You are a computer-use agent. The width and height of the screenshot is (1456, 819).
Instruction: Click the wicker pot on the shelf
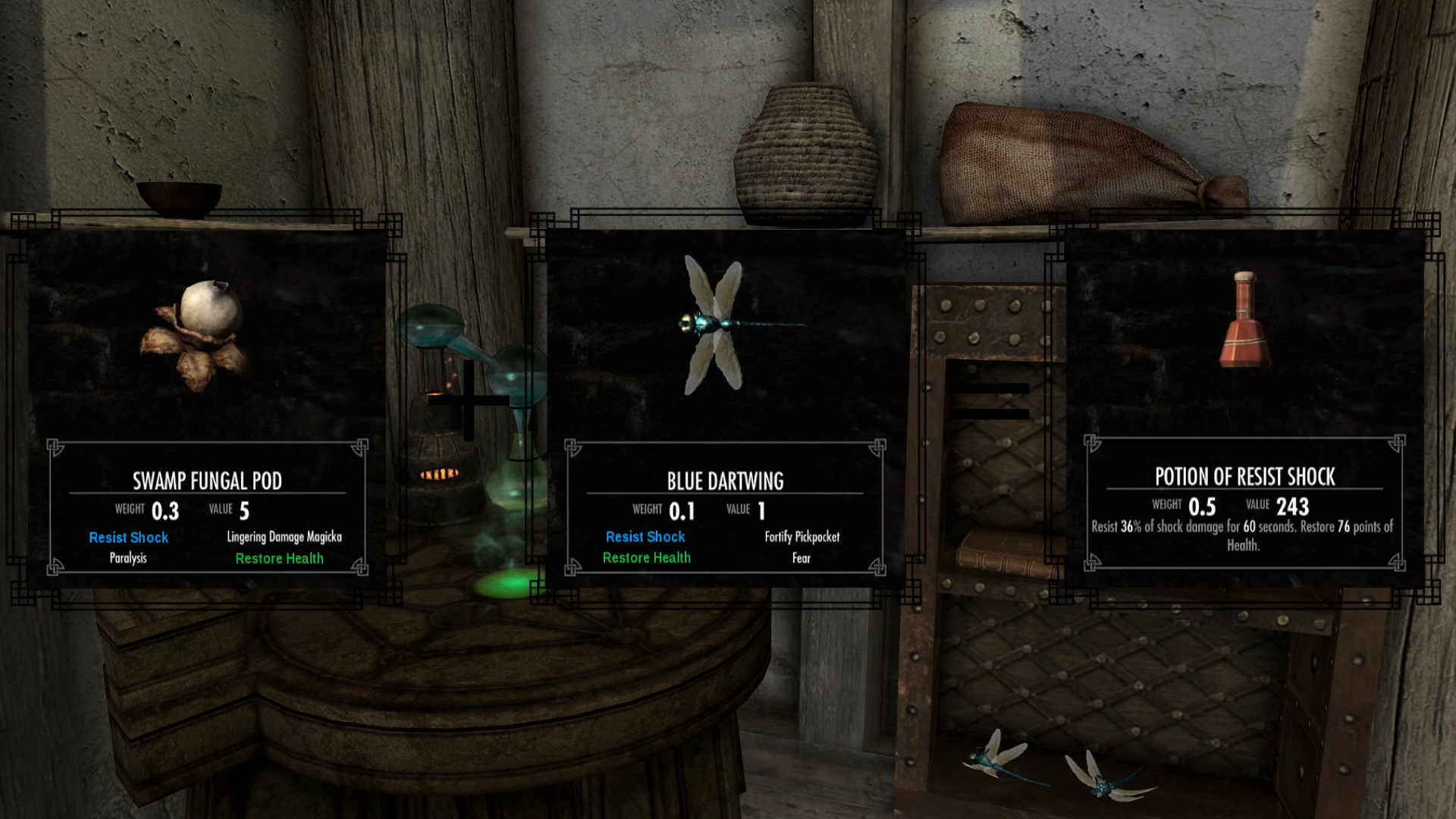[808, 152]
